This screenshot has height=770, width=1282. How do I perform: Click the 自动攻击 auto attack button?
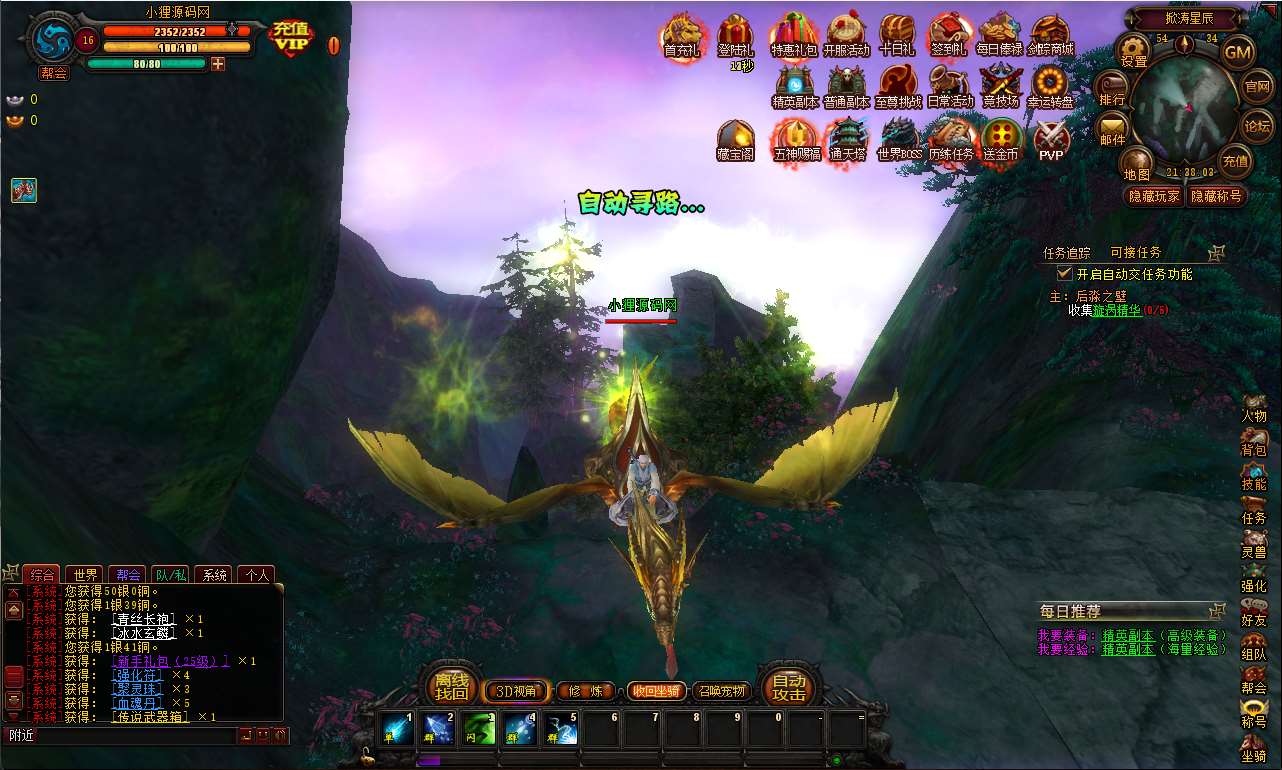[x=789, y=687]
